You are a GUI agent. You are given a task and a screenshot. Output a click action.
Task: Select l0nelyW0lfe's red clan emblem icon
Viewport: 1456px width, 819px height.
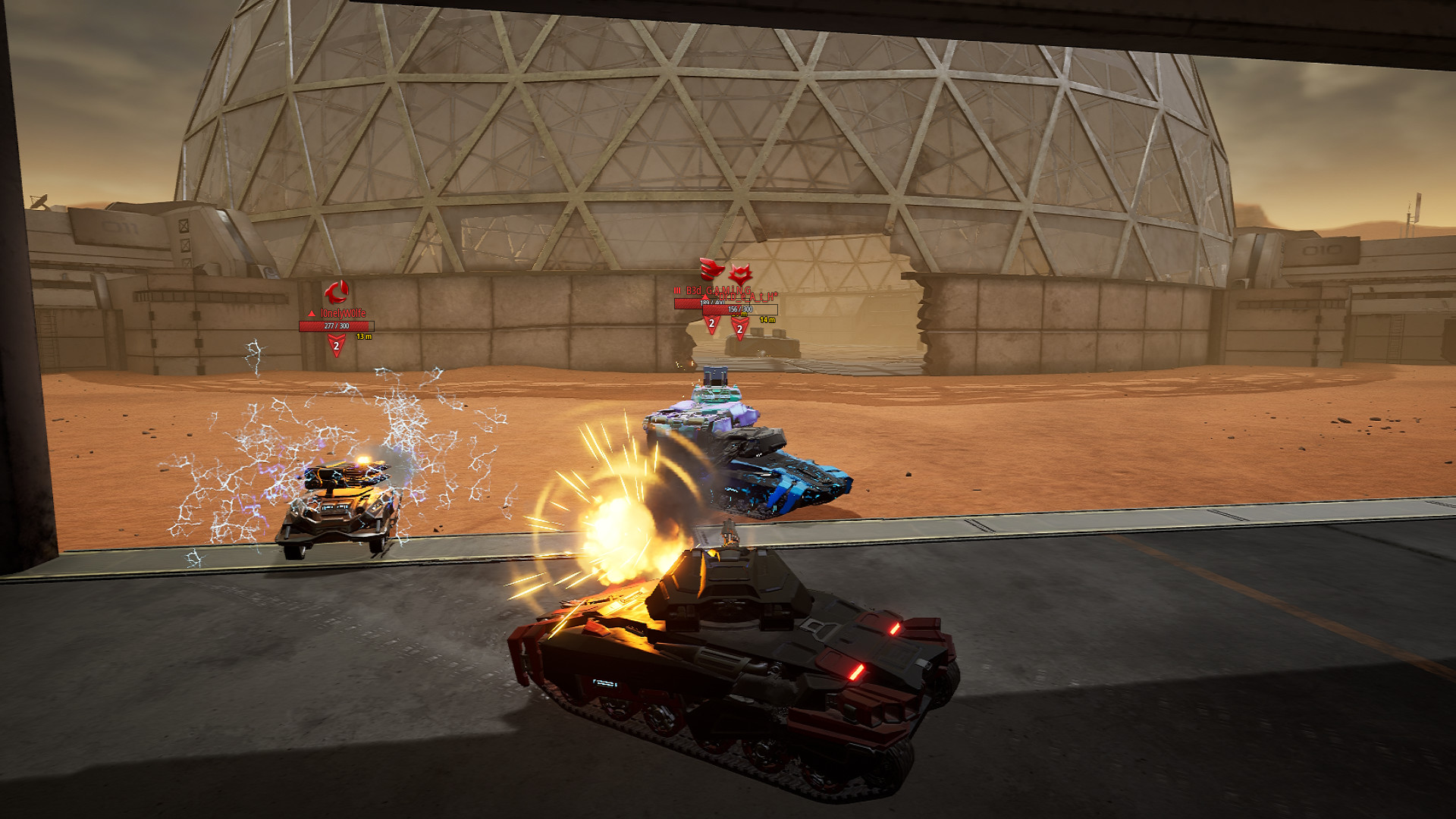[x=337, y=291]
